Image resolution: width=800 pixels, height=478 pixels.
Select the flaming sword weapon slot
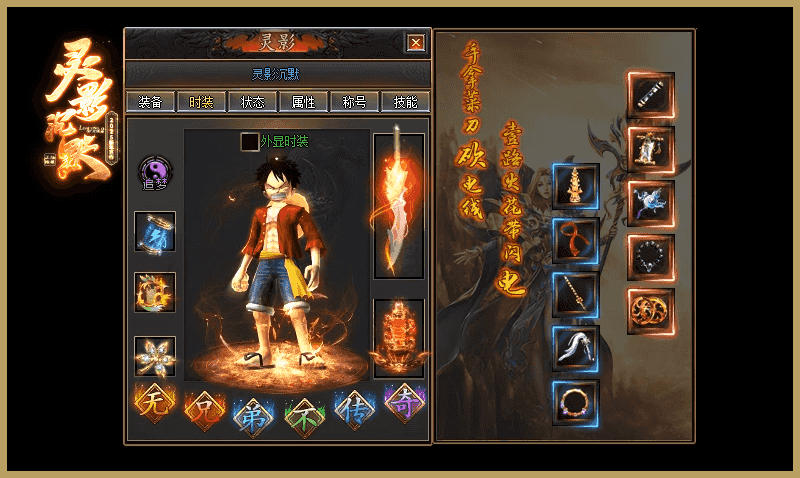coord(398,205)
